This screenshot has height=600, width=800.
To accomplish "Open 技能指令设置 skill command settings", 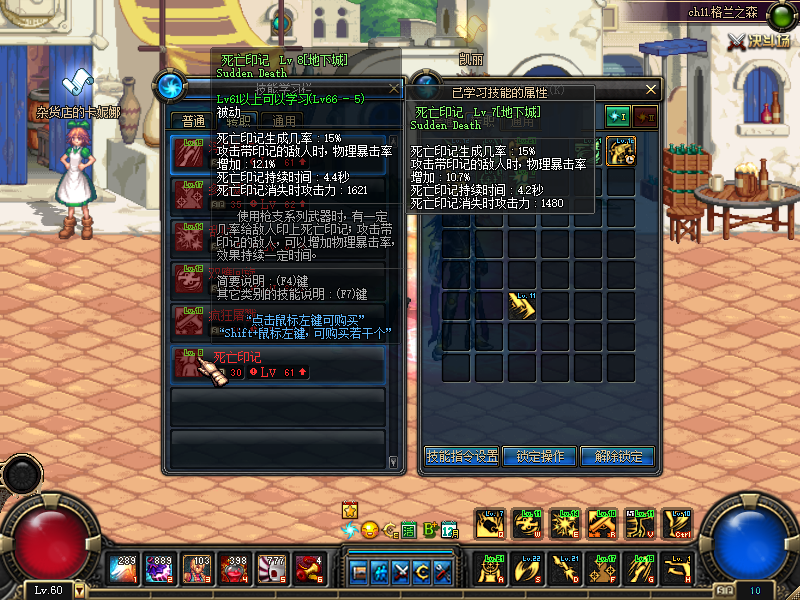I will (x=461, y=456).
